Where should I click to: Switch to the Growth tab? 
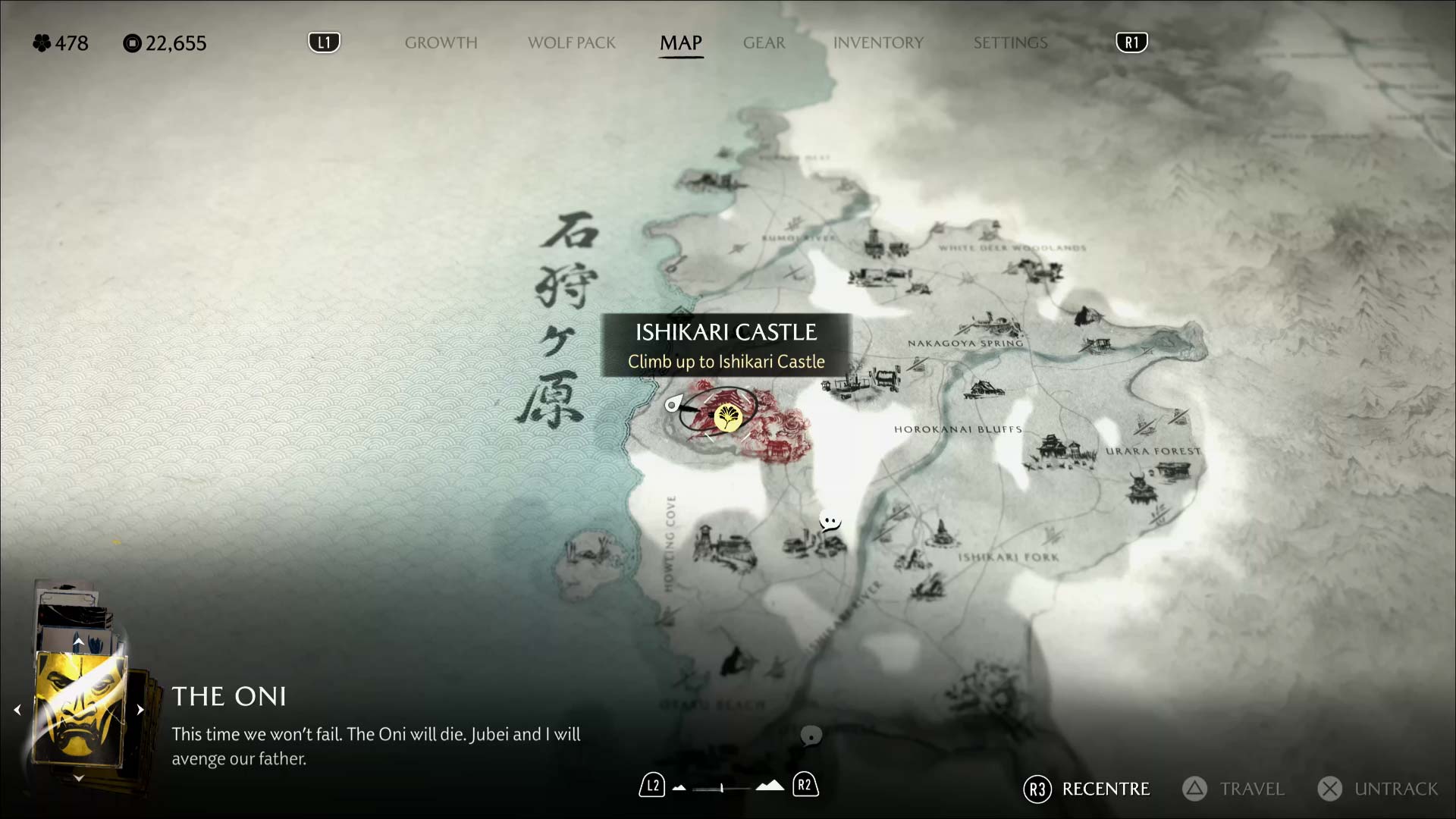(441, 43)
